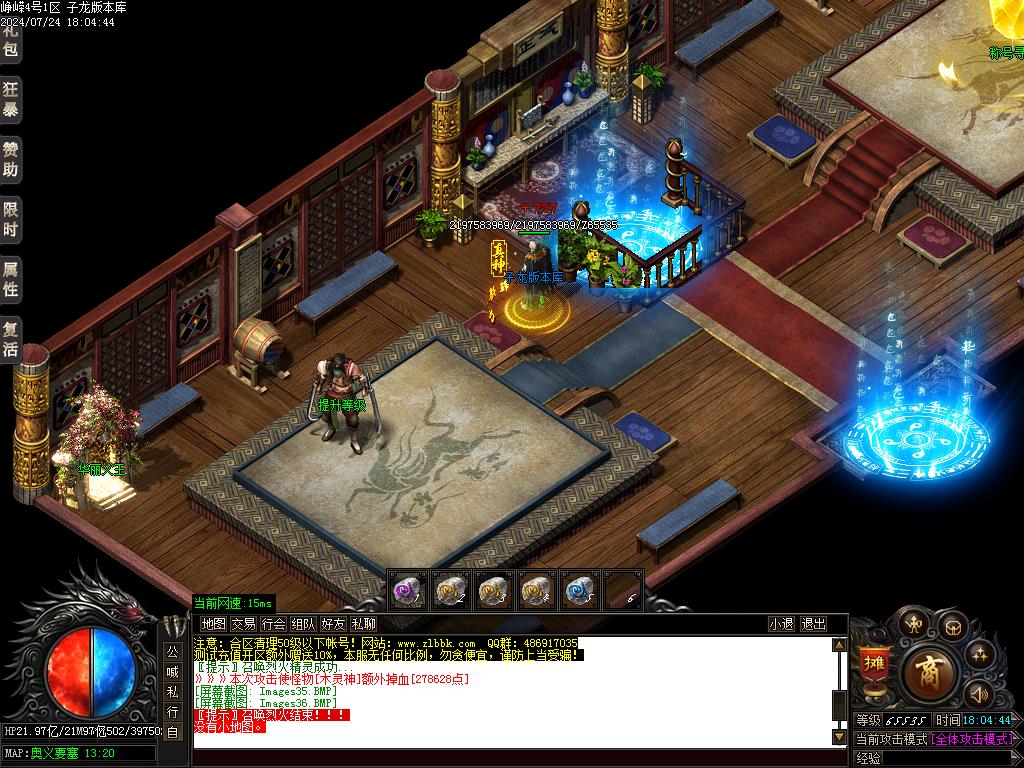This screenshot has height=768, width=1024.
Task: Open the 赞助 sponsor side button
Action: 10,159
